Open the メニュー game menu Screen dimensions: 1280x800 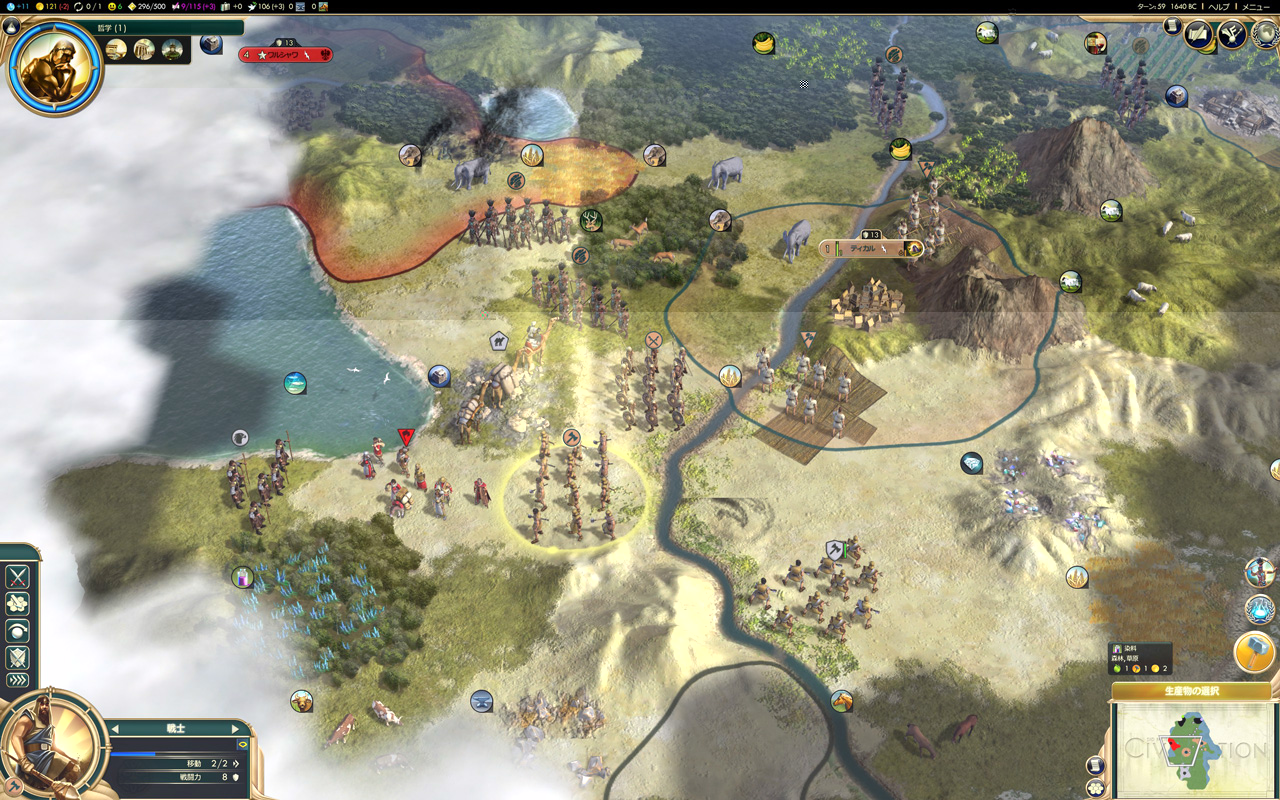(1256, 6)
